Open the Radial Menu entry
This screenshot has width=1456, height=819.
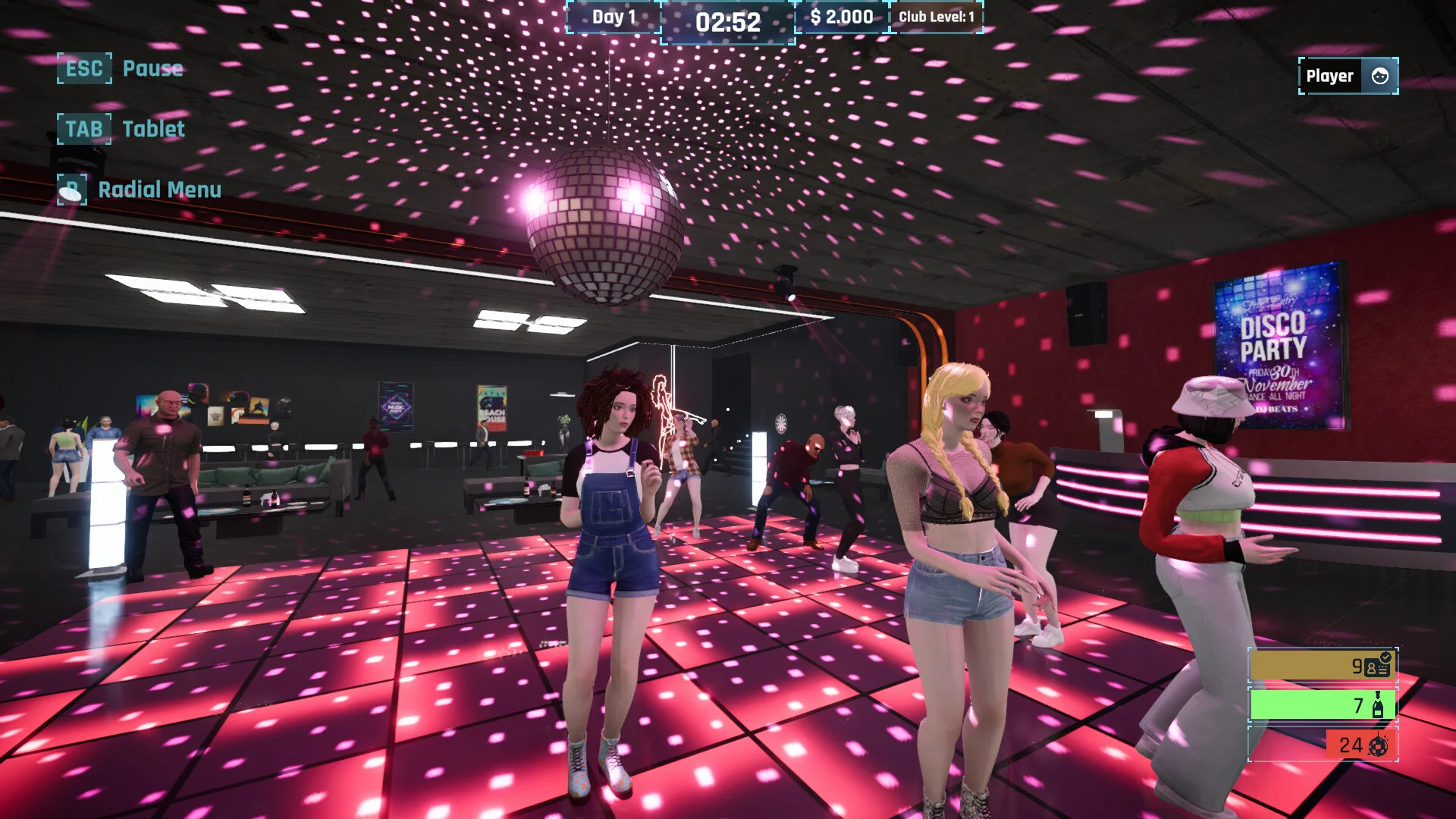(160, 190)
